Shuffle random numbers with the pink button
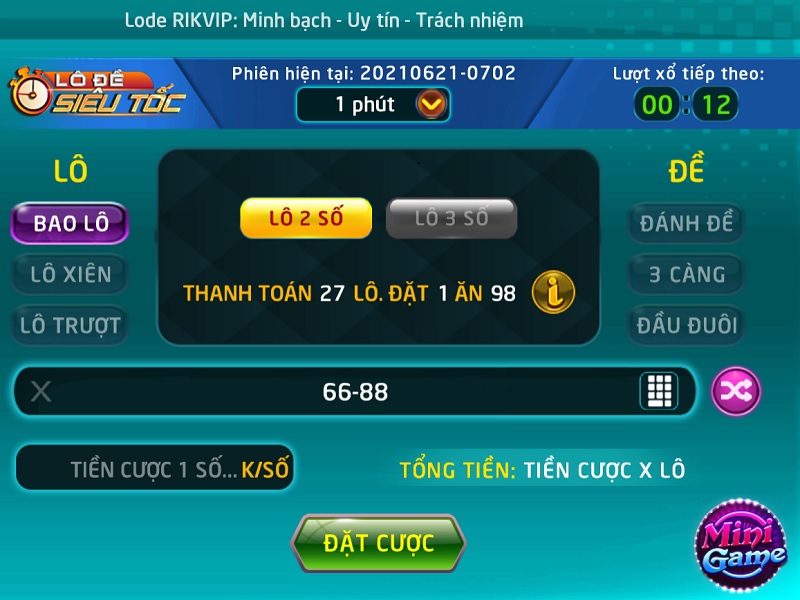 (x=735, y=392)
